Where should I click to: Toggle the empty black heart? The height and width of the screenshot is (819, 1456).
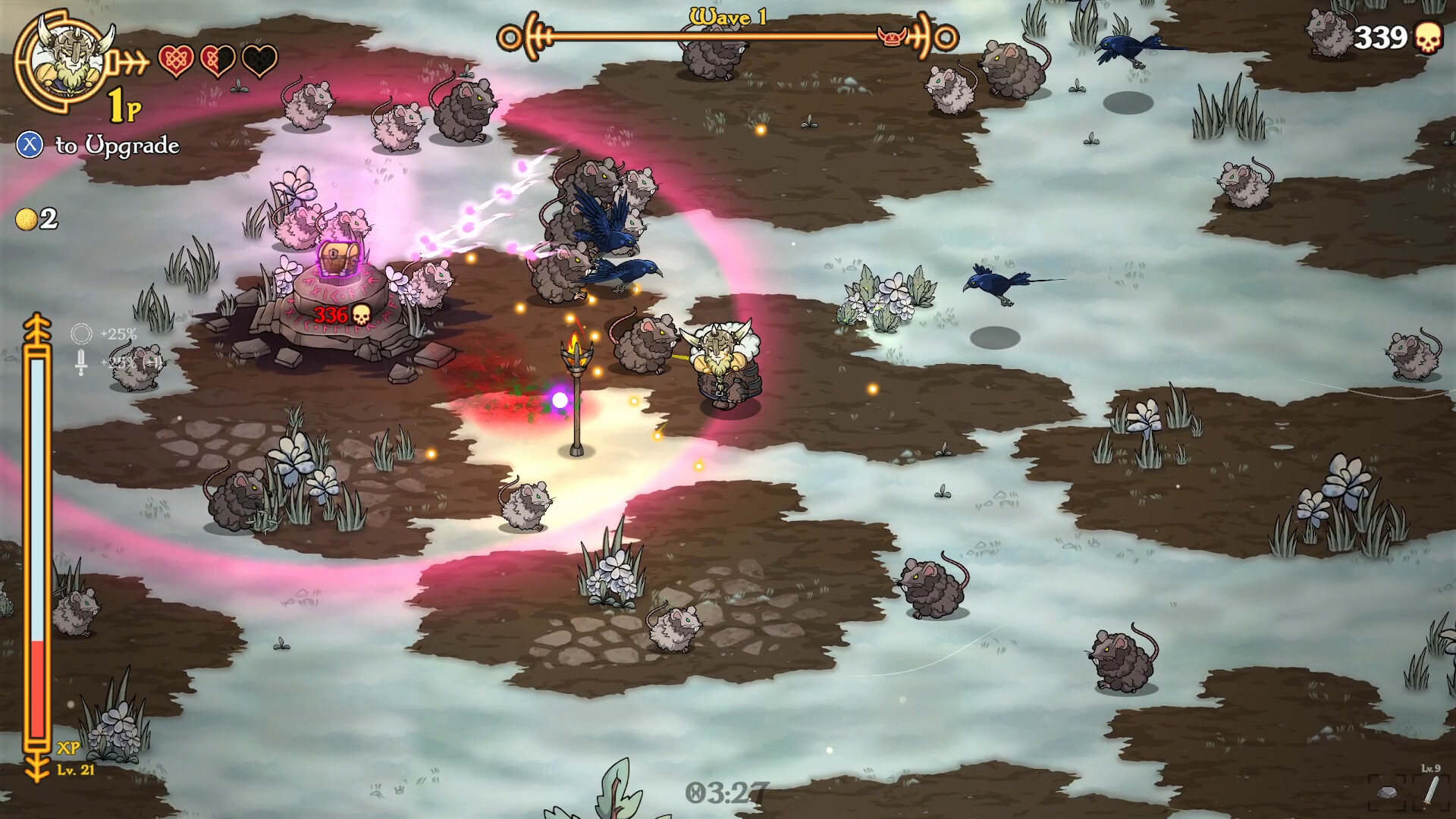pos(262,59)
